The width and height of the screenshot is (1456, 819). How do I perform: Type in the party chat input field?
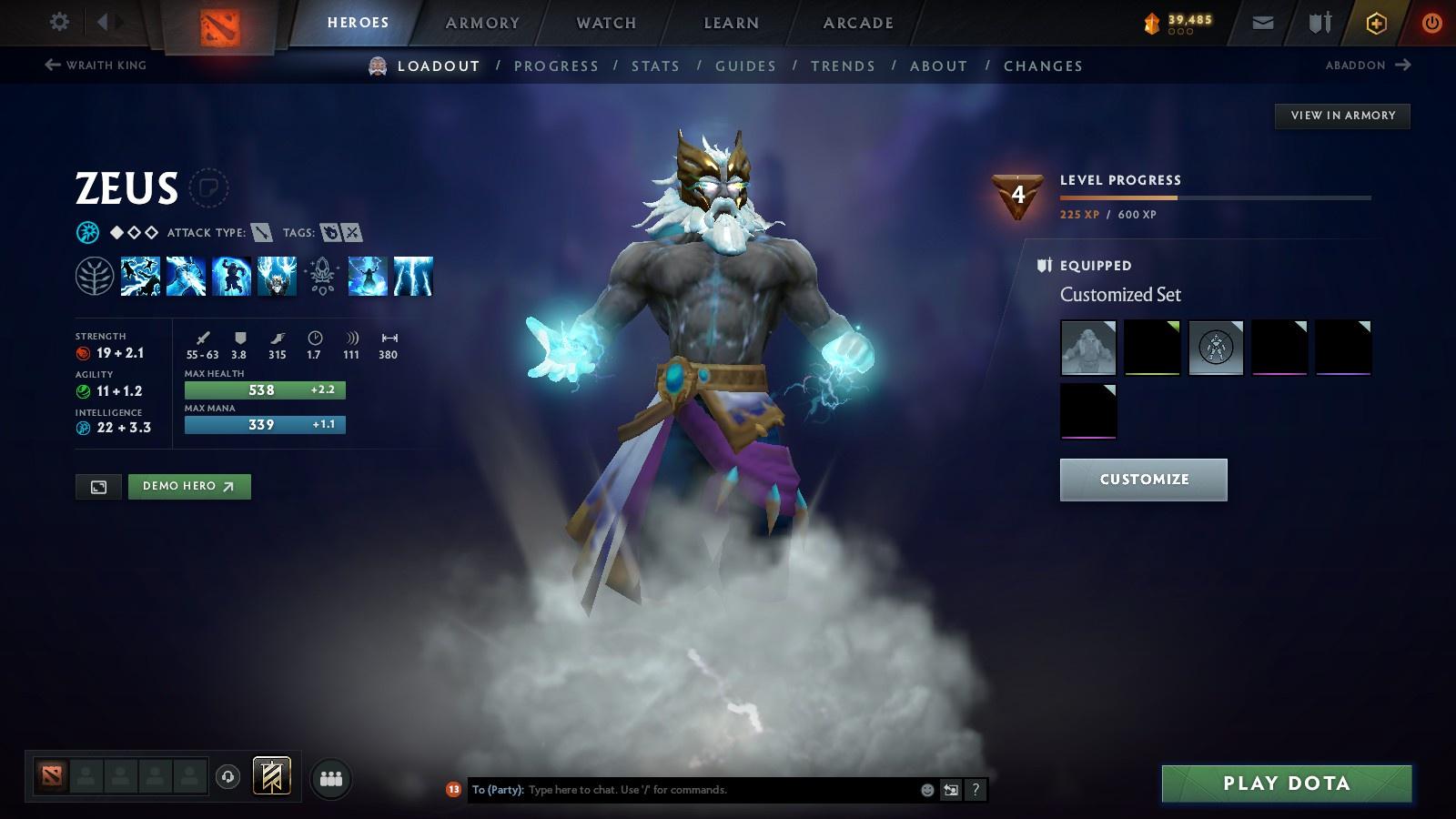click(x=682, y=790)
